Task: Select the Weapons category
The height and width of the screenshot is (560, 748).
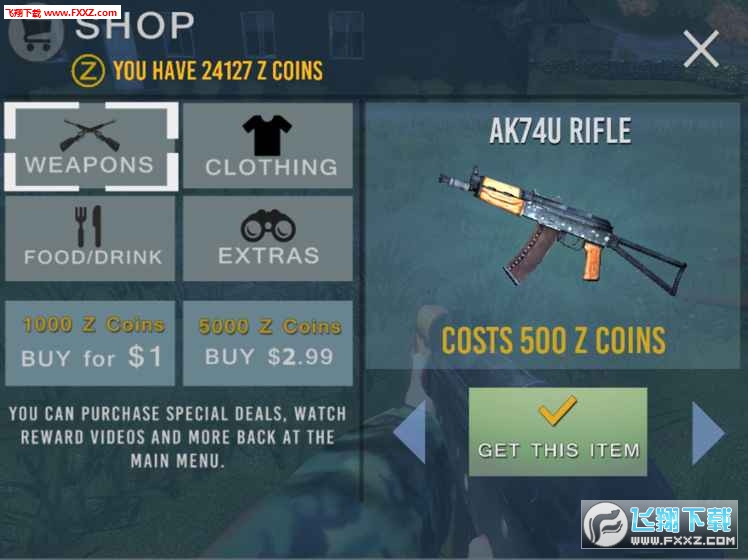Action: tap(91, 147)
